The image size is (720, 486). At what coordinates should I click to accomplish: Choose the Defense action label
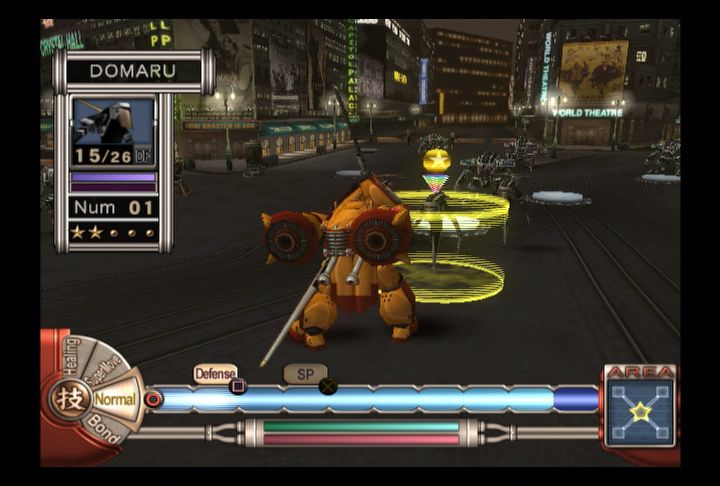(215, 373)
